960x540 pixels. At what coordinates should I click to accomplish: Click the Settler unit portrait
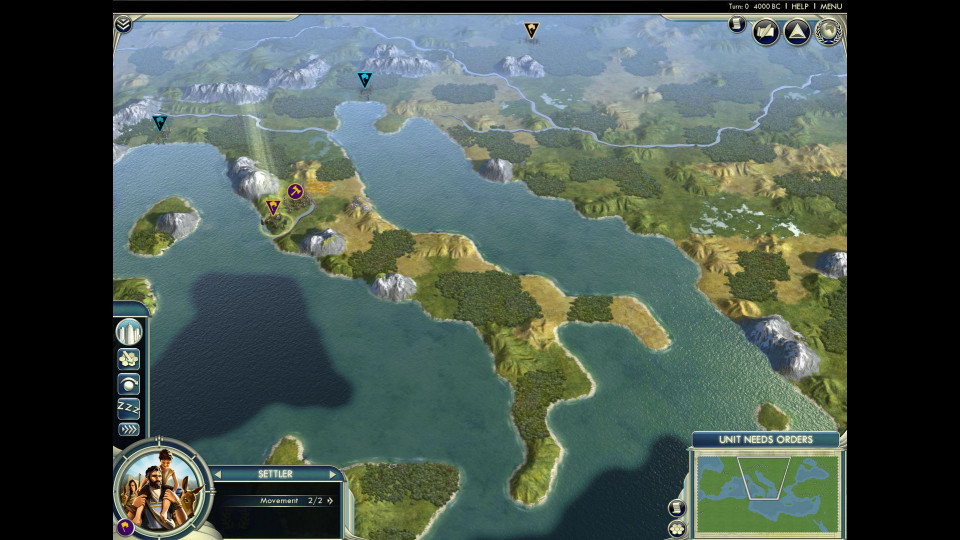[x=160, y=487]
